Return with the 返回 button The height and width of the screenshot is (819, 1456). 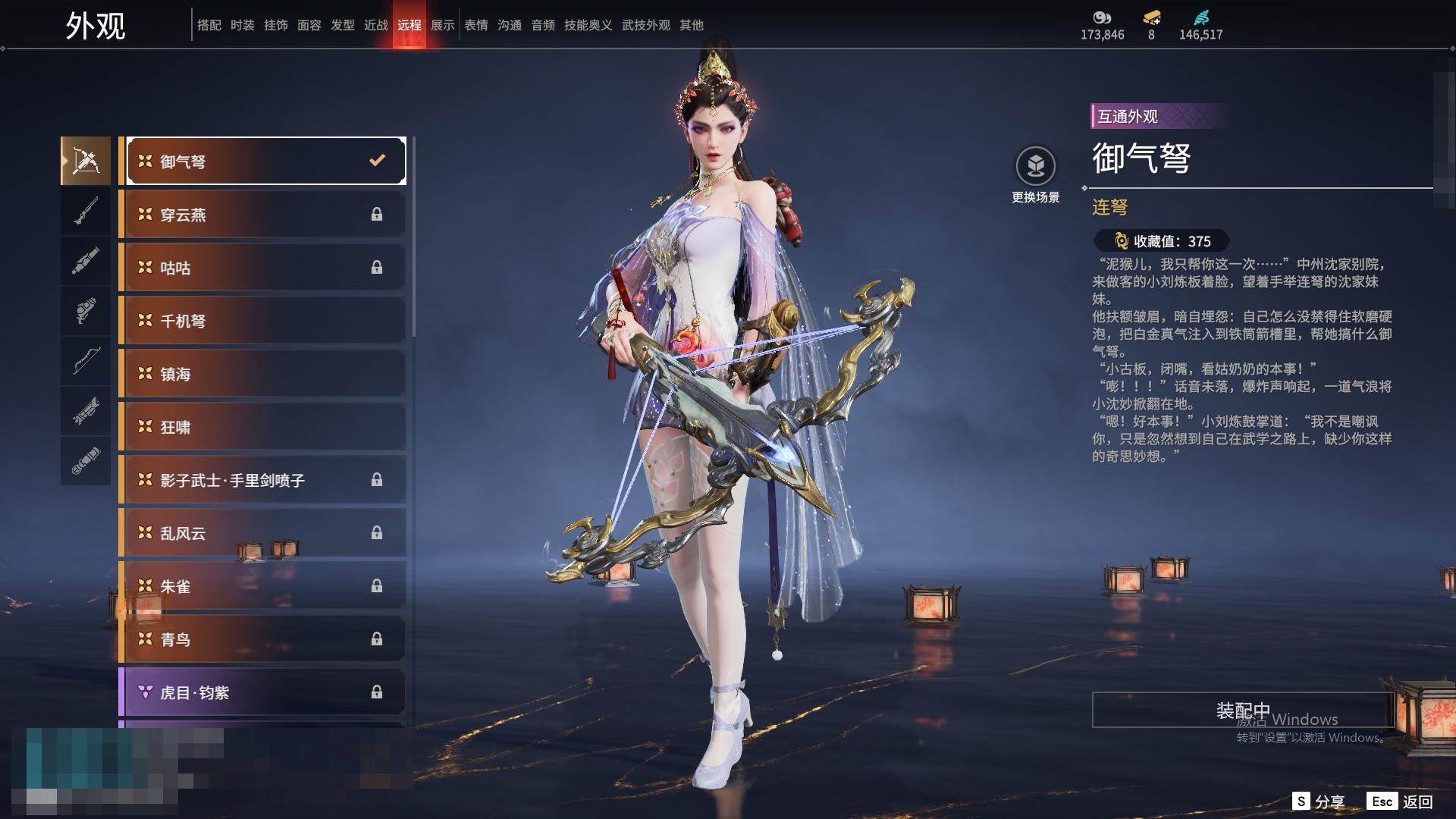click(x=1400, y=802)
